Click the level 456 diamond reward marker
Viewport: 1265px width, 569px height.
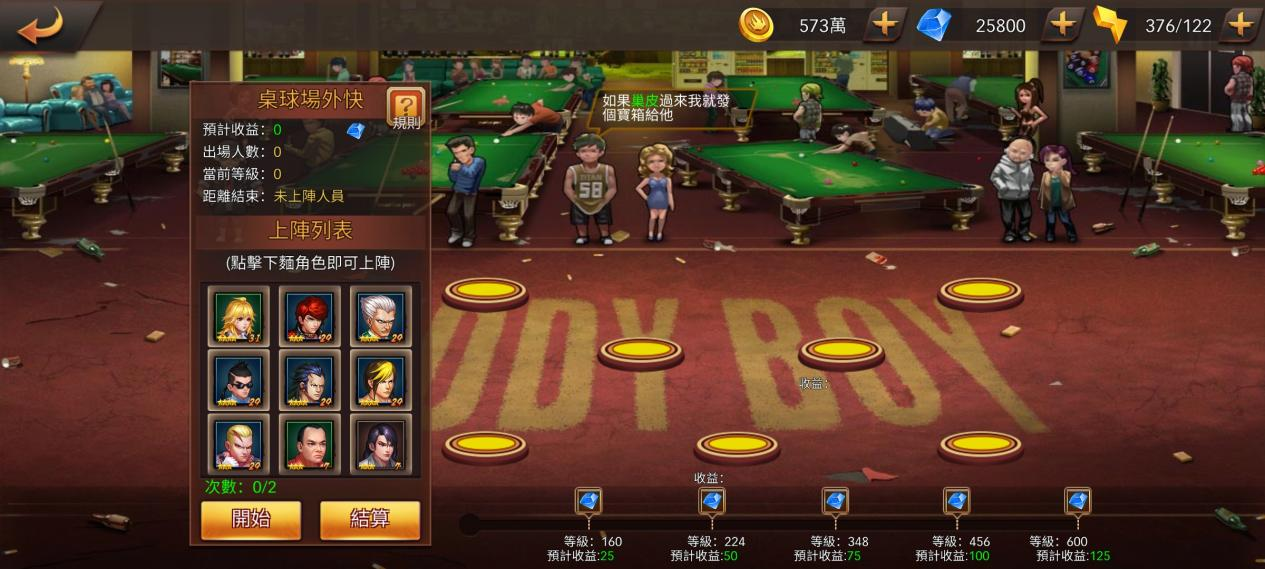956,500
